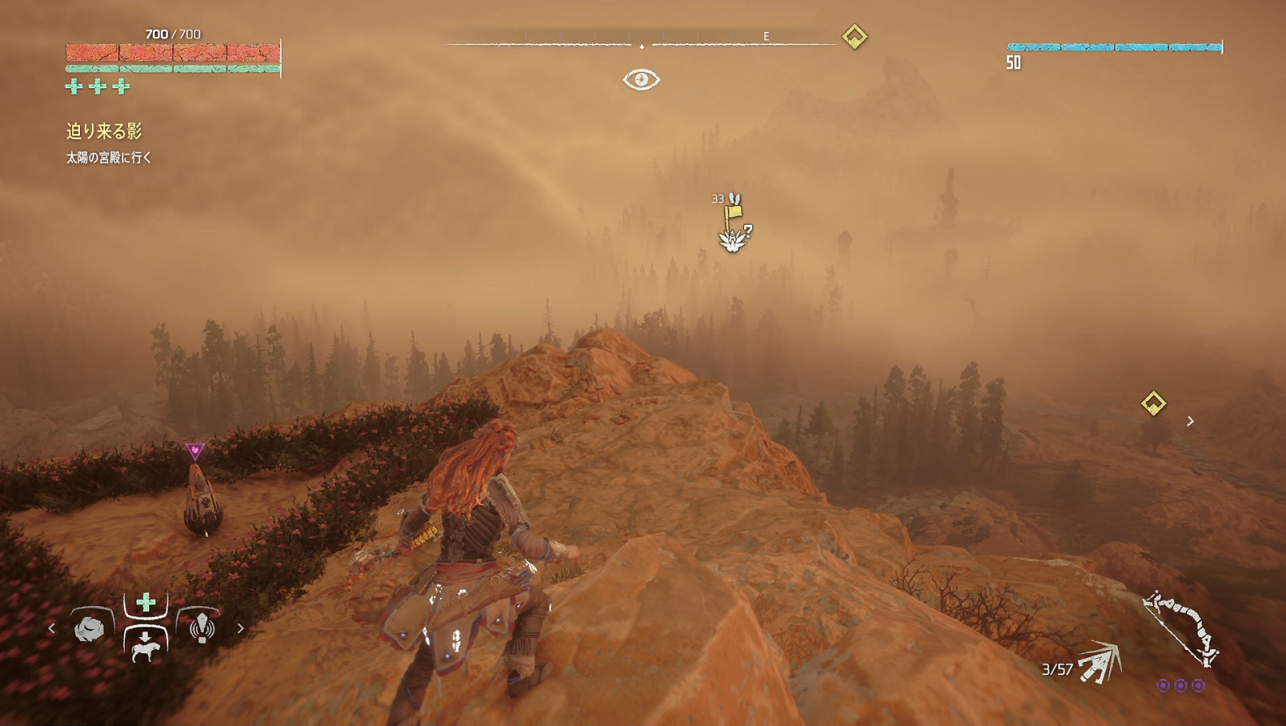Viewport: 1286px width, 726px height.
Task: Cycle tools with the right arrow
Action: [x=240, y=629]
